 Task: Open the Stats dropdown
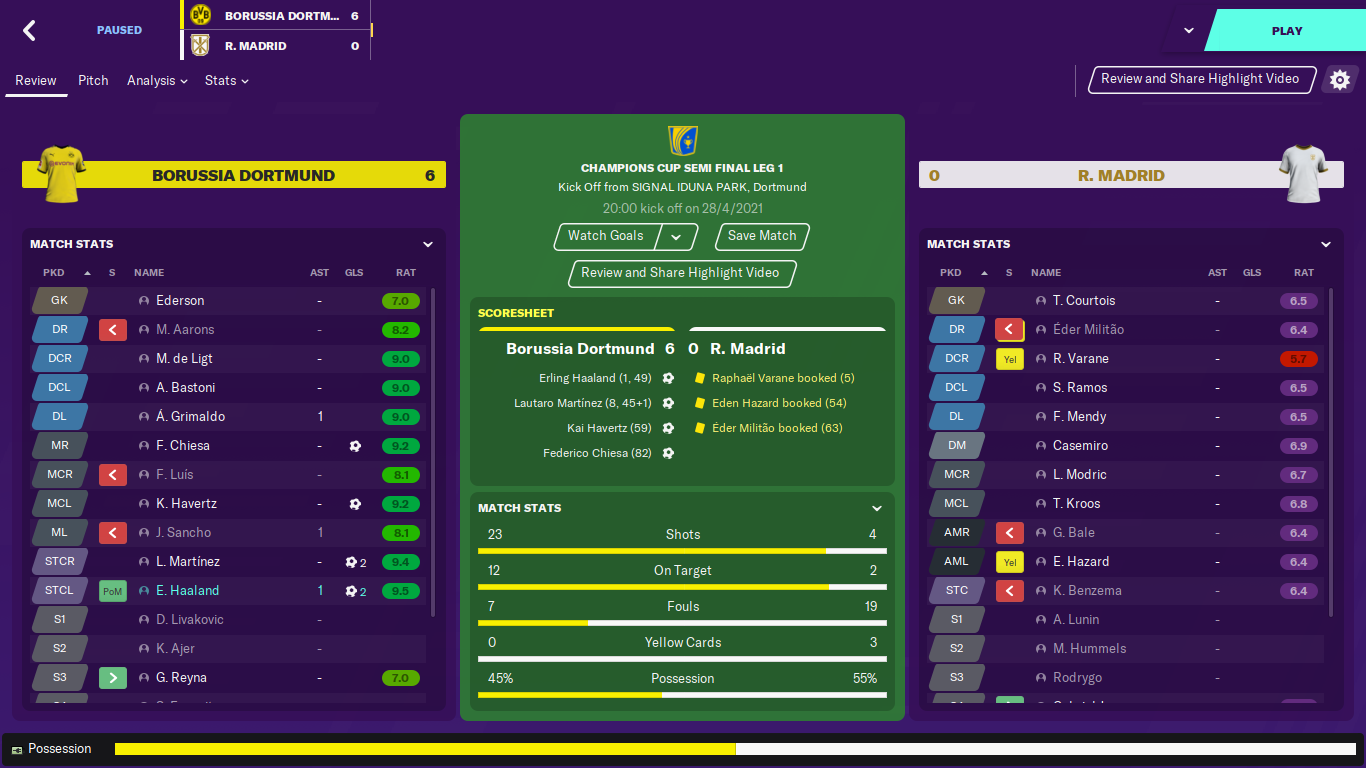pos(226,80)
